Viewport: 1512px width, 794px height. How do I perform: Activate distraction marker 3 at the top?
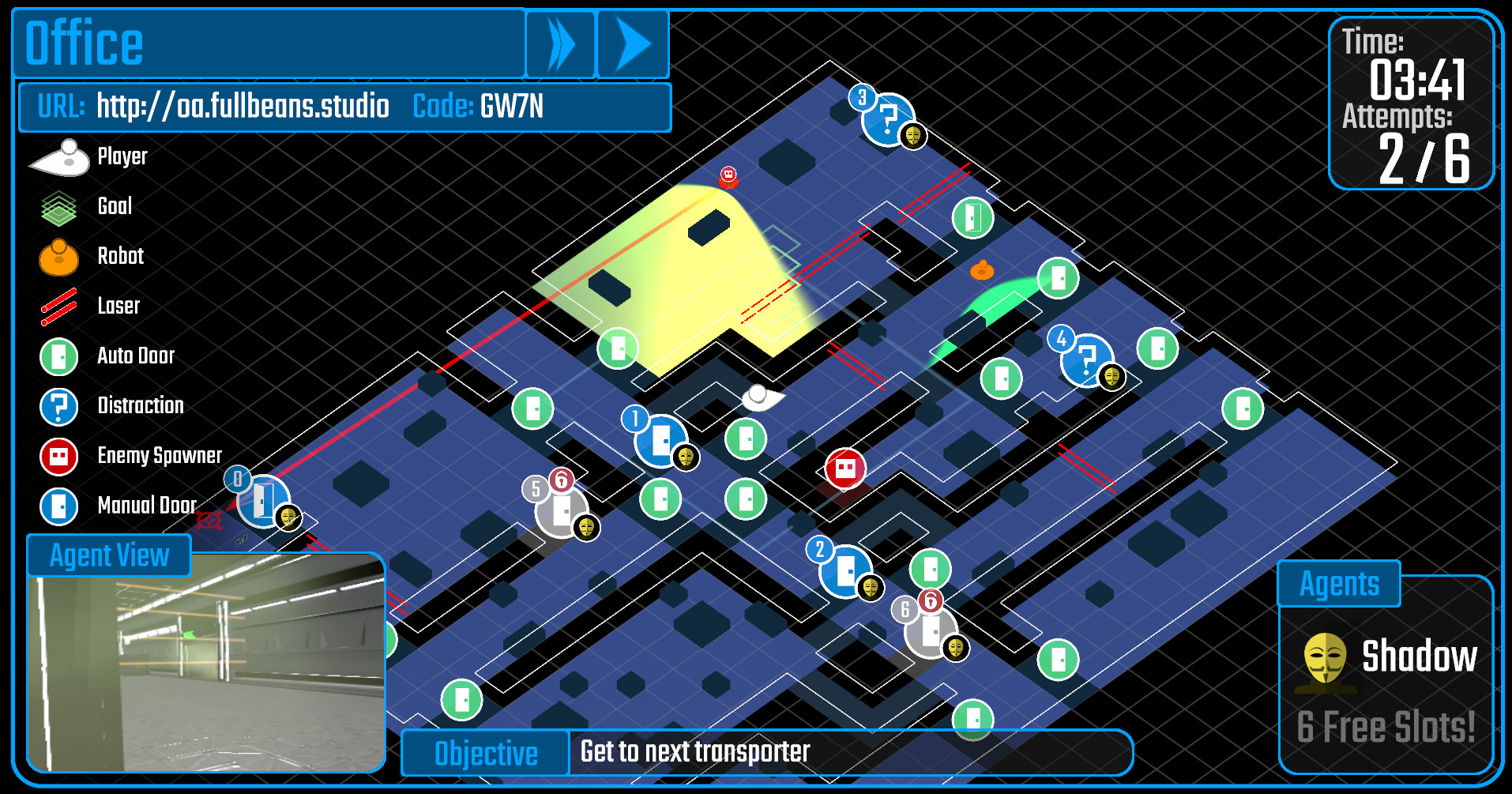point(888,120)
